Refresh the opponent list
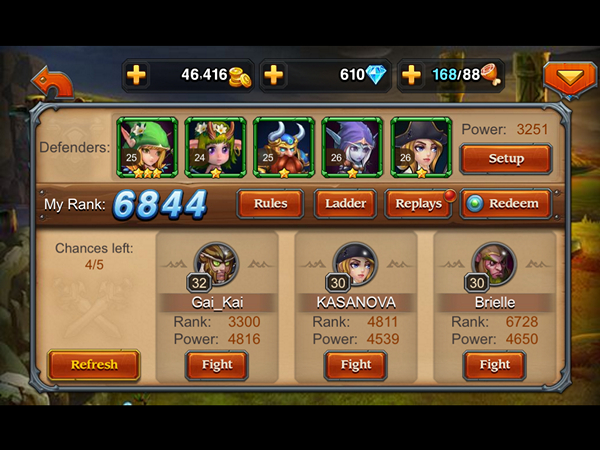 pyautogui.click(x=94, y=365)
